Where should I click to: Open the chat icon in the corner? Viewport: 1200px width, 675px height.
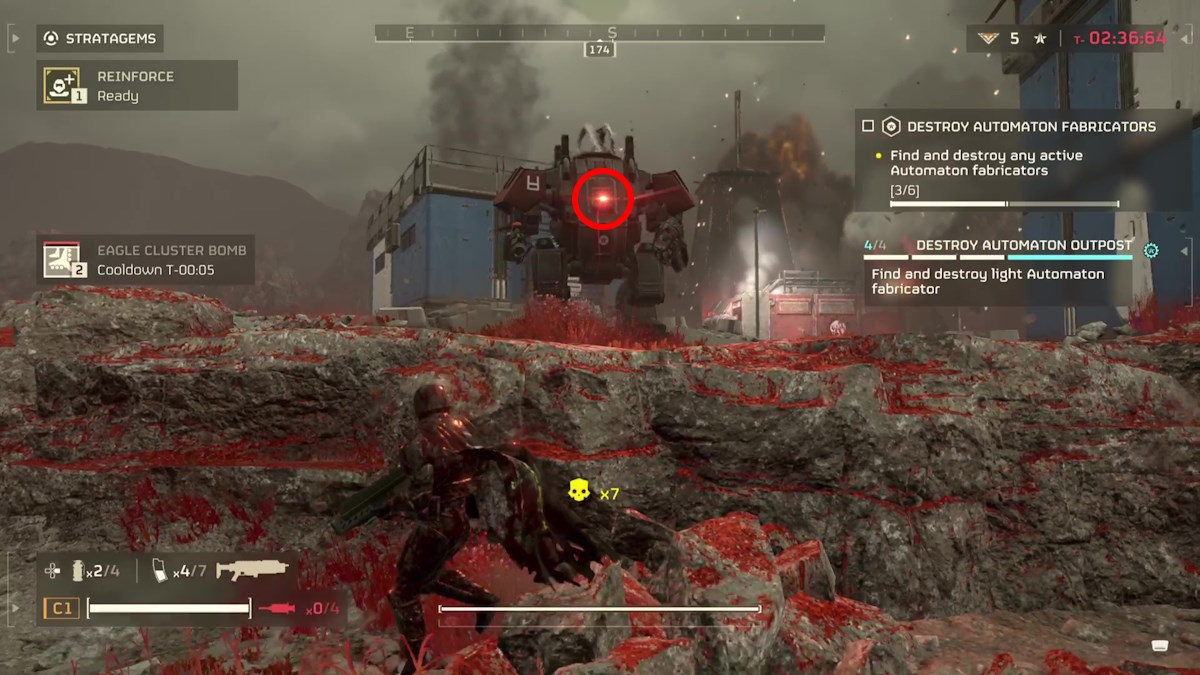point(1160,644)
